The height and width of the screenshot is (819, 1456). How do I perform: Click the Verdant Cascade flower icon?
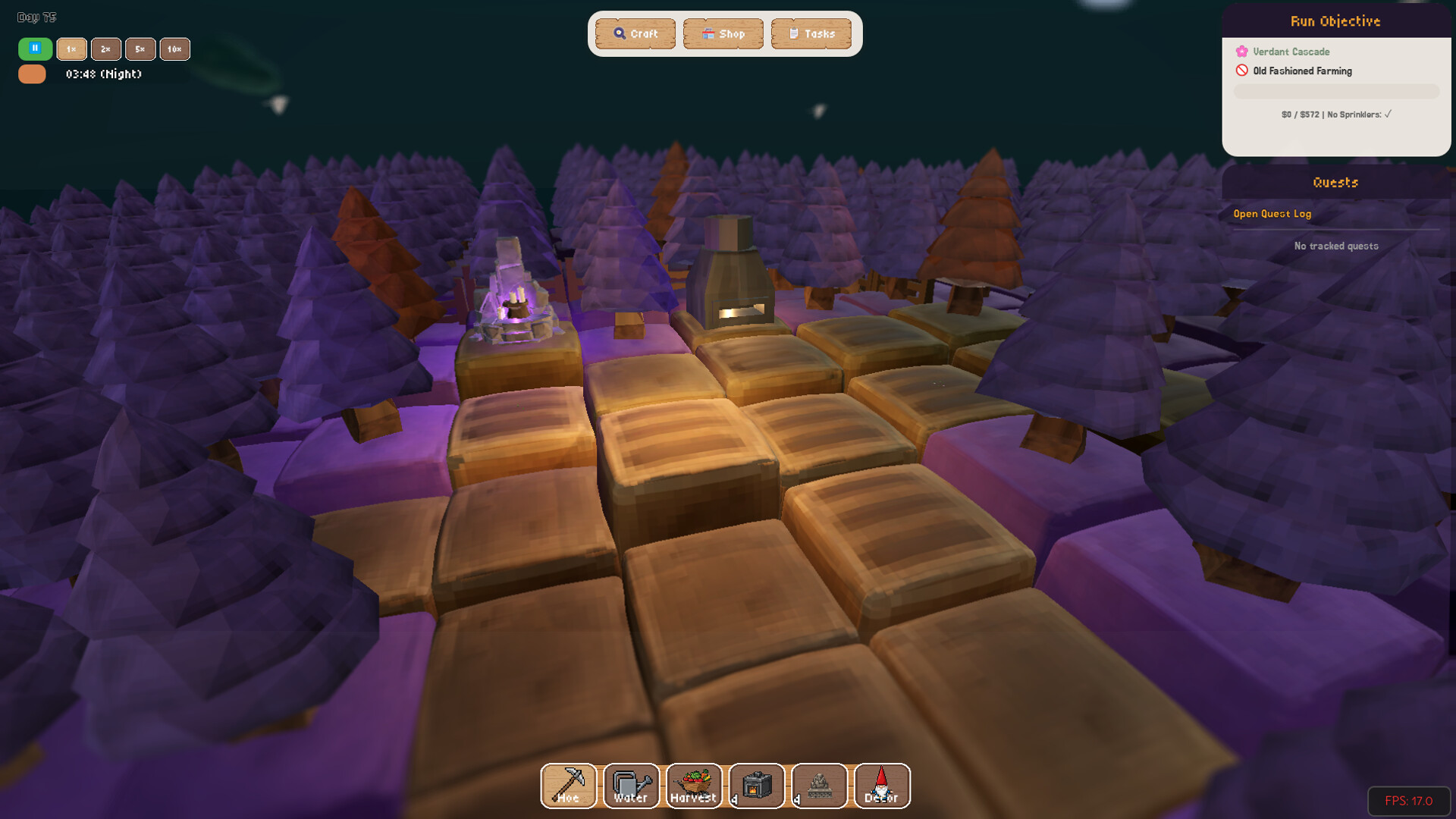click(x=1241, y=52)
